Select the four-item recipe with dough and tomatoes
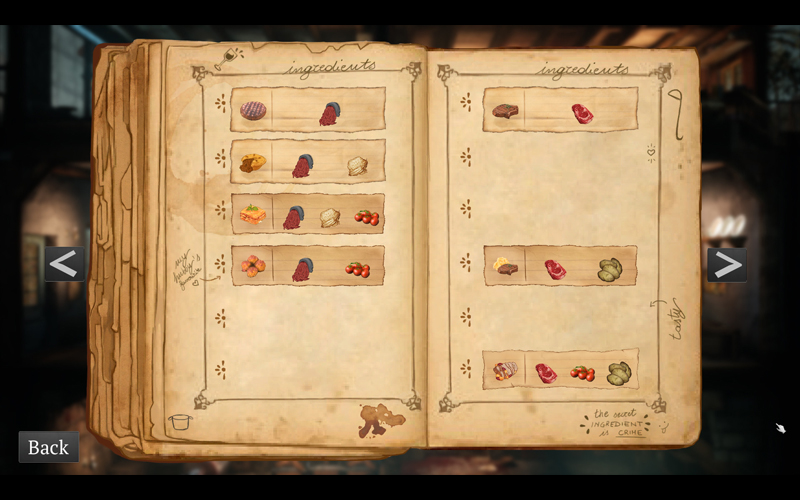 click(307, 214)
